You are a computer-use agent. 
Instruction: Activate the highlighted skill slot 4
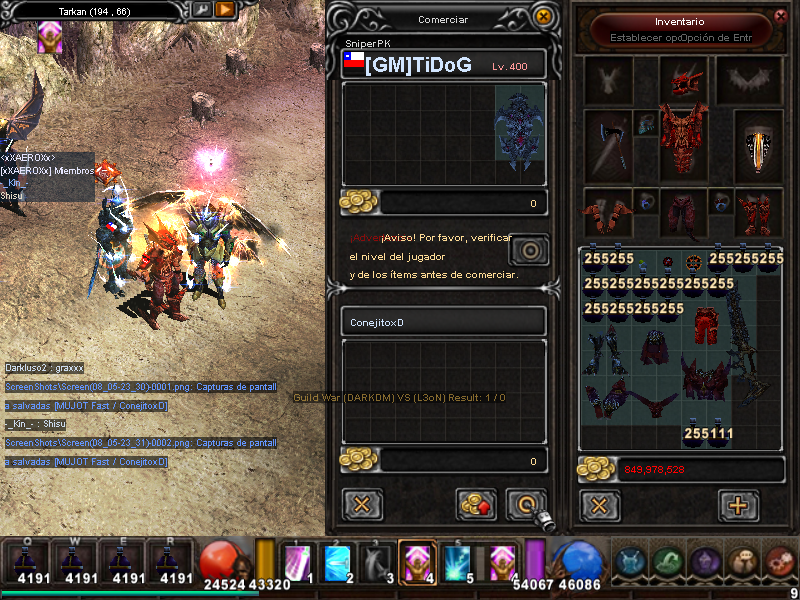click(x=415, y=562)
